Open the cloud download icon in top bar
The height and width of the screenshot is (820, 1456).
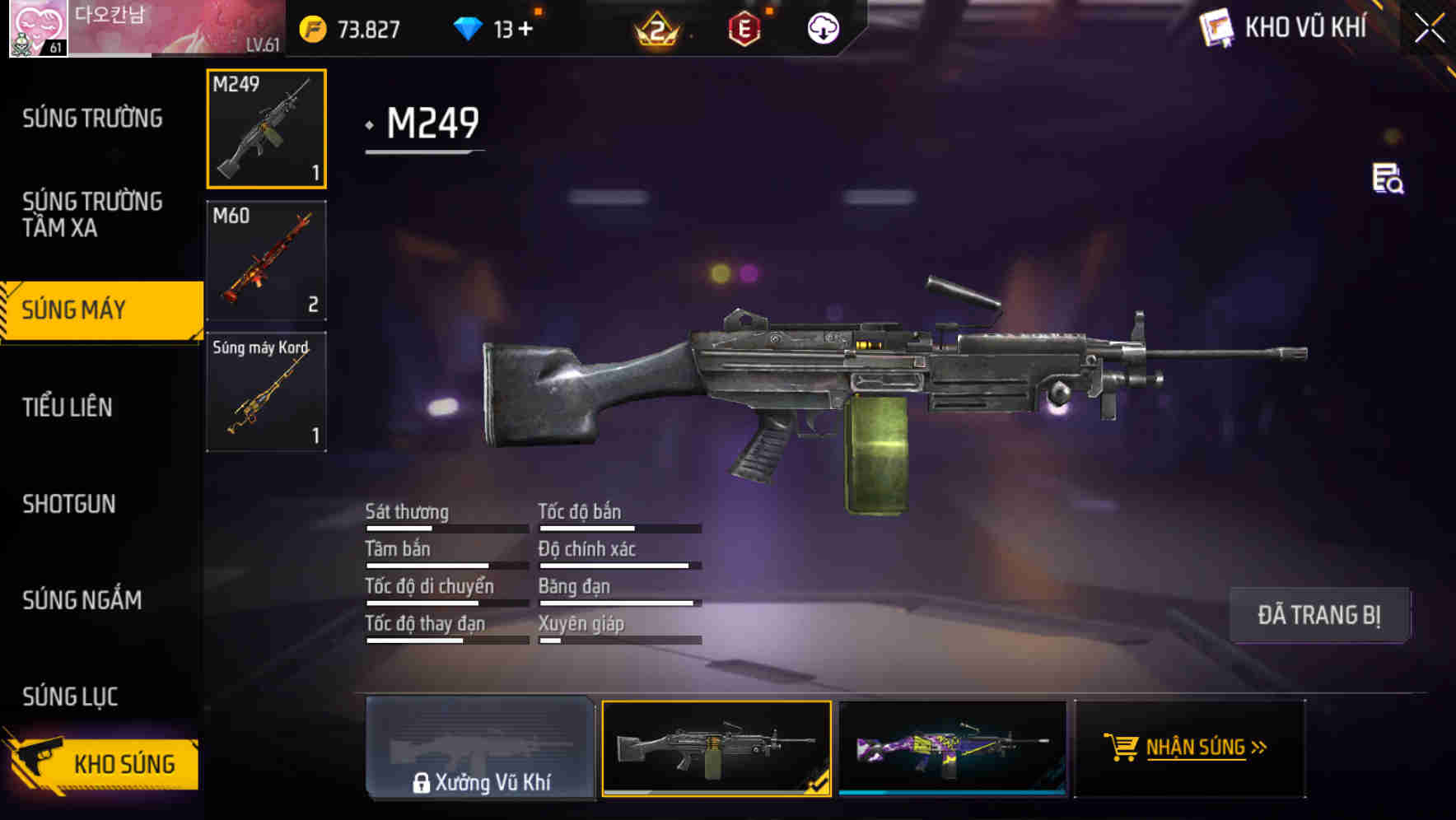(x=822, y=27)
